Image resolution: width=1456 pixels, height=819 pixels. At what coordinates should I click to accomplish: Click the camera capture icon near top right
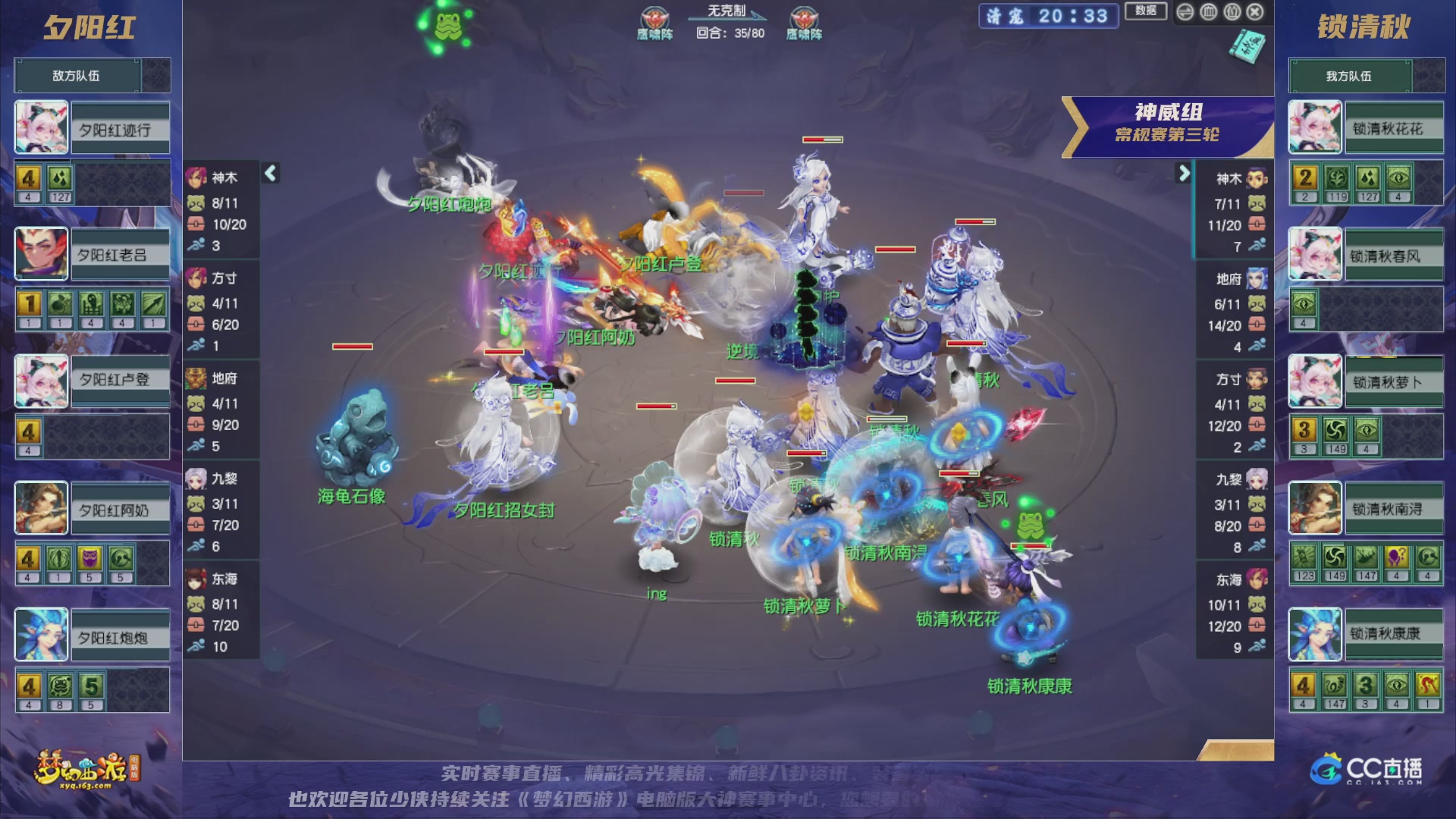pos(1209,12)
